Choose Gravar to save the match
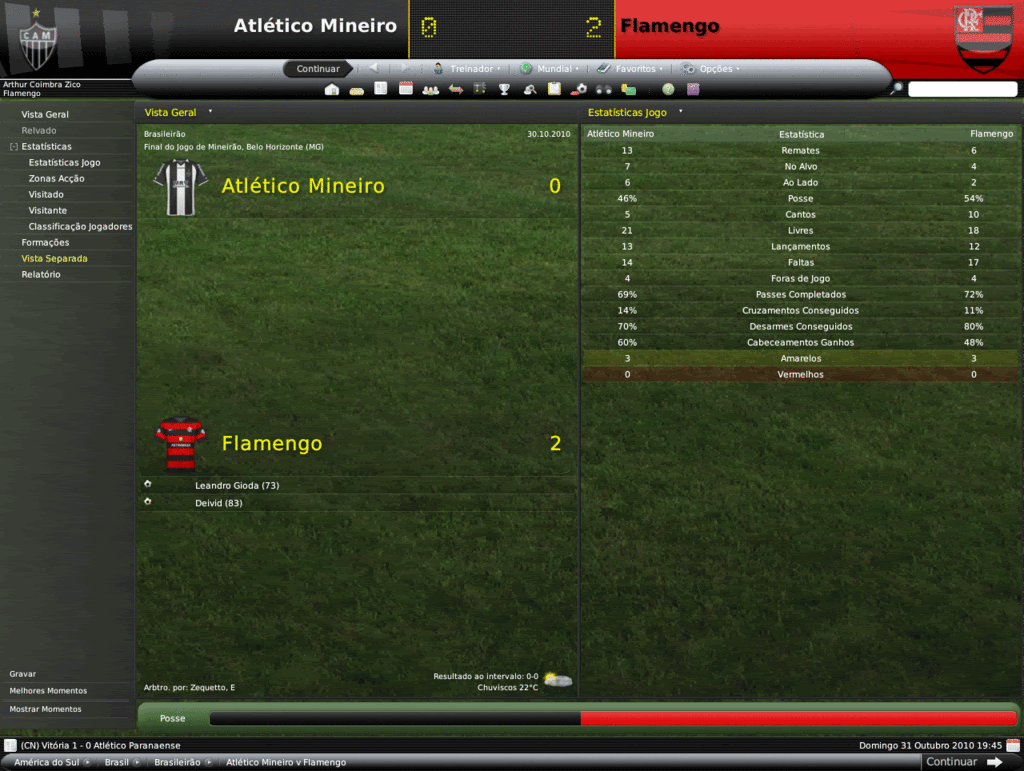1024x771 pixels. (x=24, y=674)
